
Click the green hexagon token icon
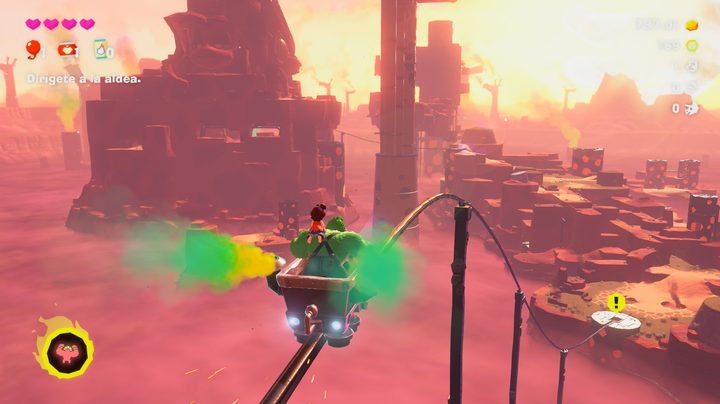click(692, 45)
